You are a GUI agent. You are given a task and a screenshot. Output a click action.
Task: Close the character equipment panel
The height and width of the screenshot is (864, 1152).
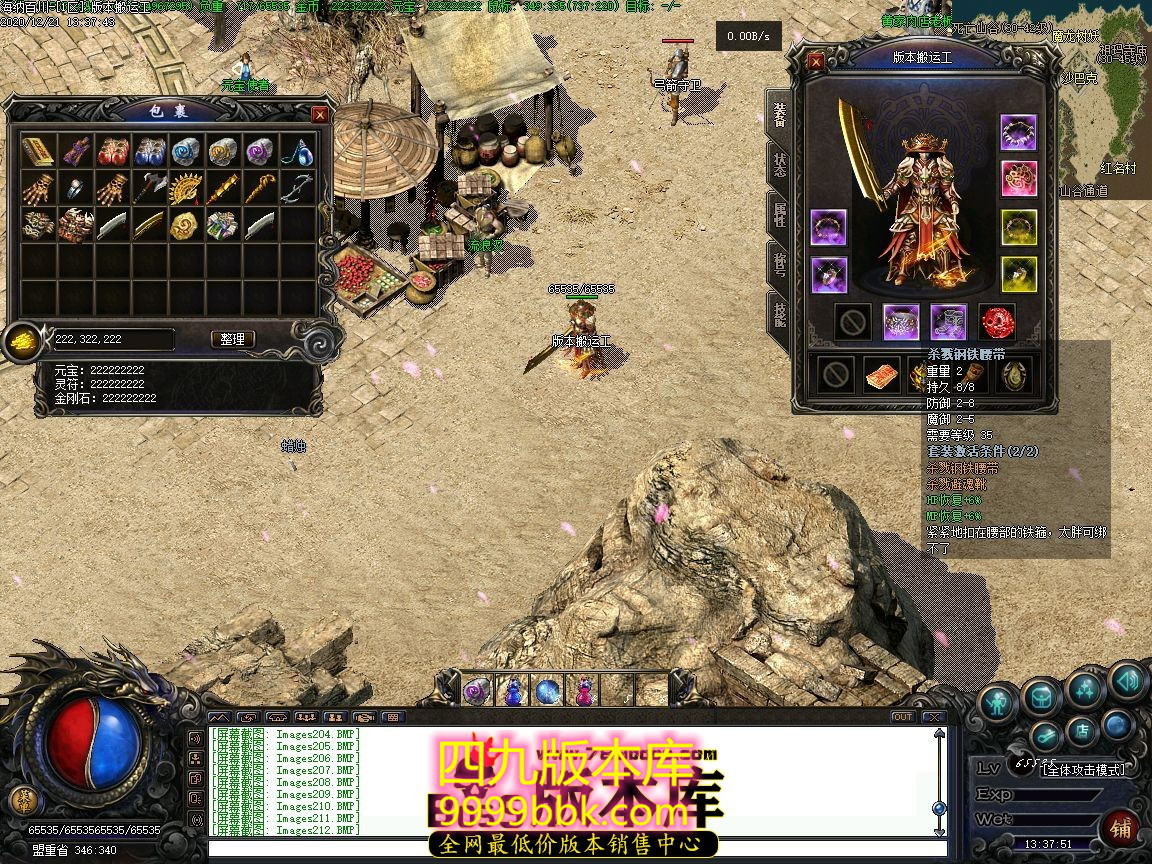click(x=816, y=62)
